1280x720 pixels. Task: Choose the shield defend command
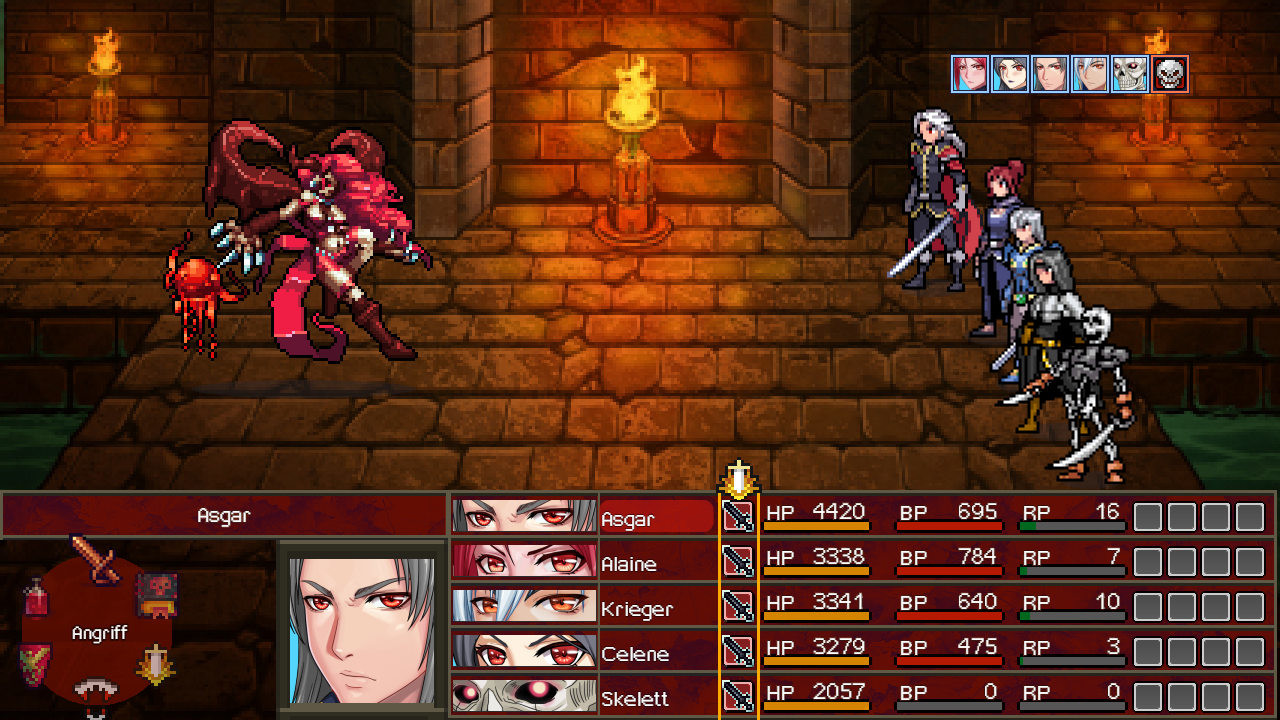[x=34, y=662]
